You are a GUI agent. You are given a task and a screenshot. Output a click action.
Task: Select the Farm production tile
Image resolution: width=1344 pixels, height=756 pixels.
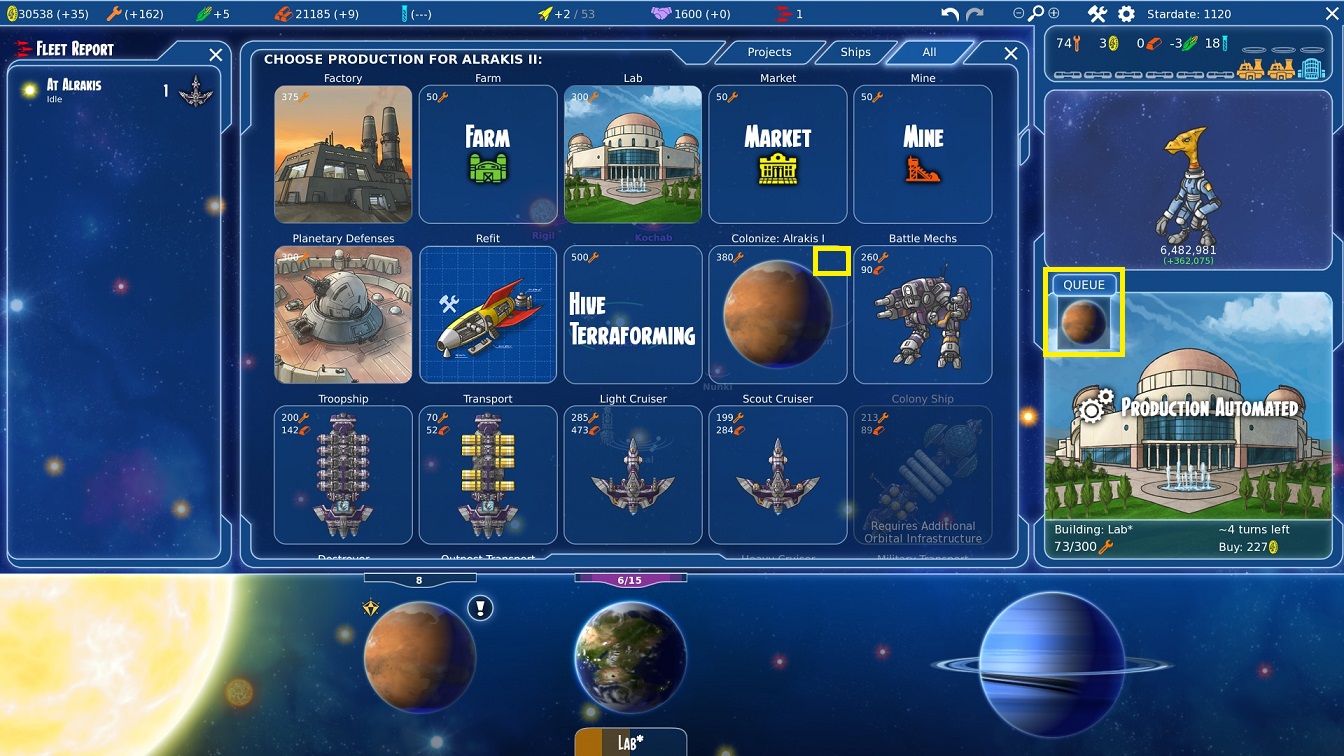[488, 154]
